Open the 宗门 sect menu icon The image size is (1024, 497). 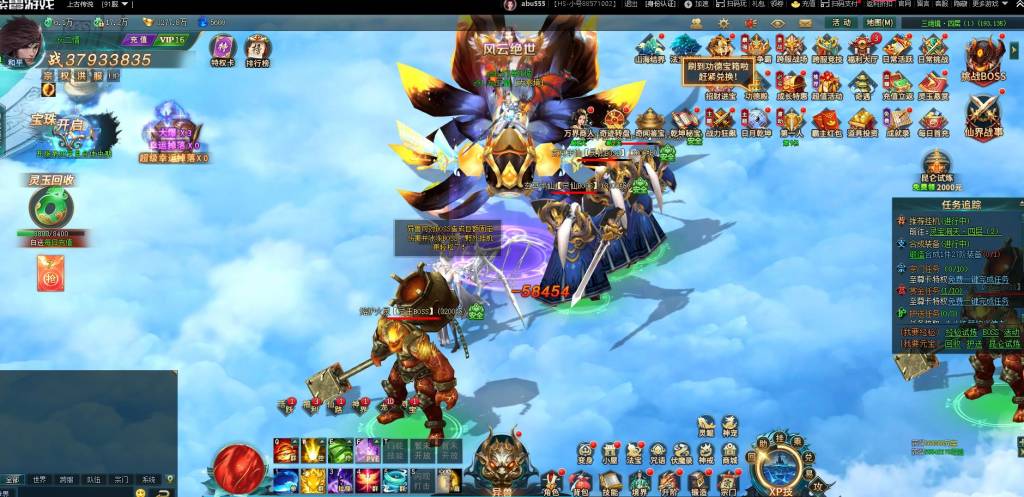727,482
